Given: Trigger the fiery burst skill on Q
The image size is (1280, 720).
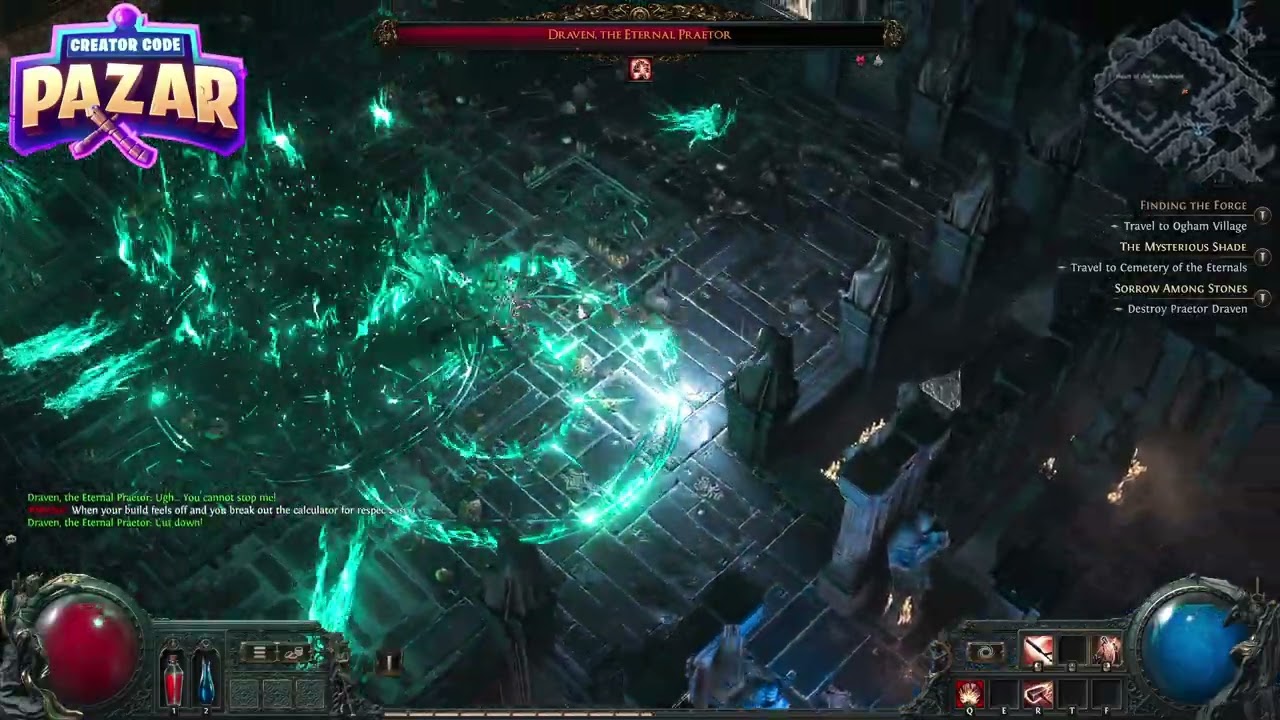Looking at the screenshot, I should [970, 692].
